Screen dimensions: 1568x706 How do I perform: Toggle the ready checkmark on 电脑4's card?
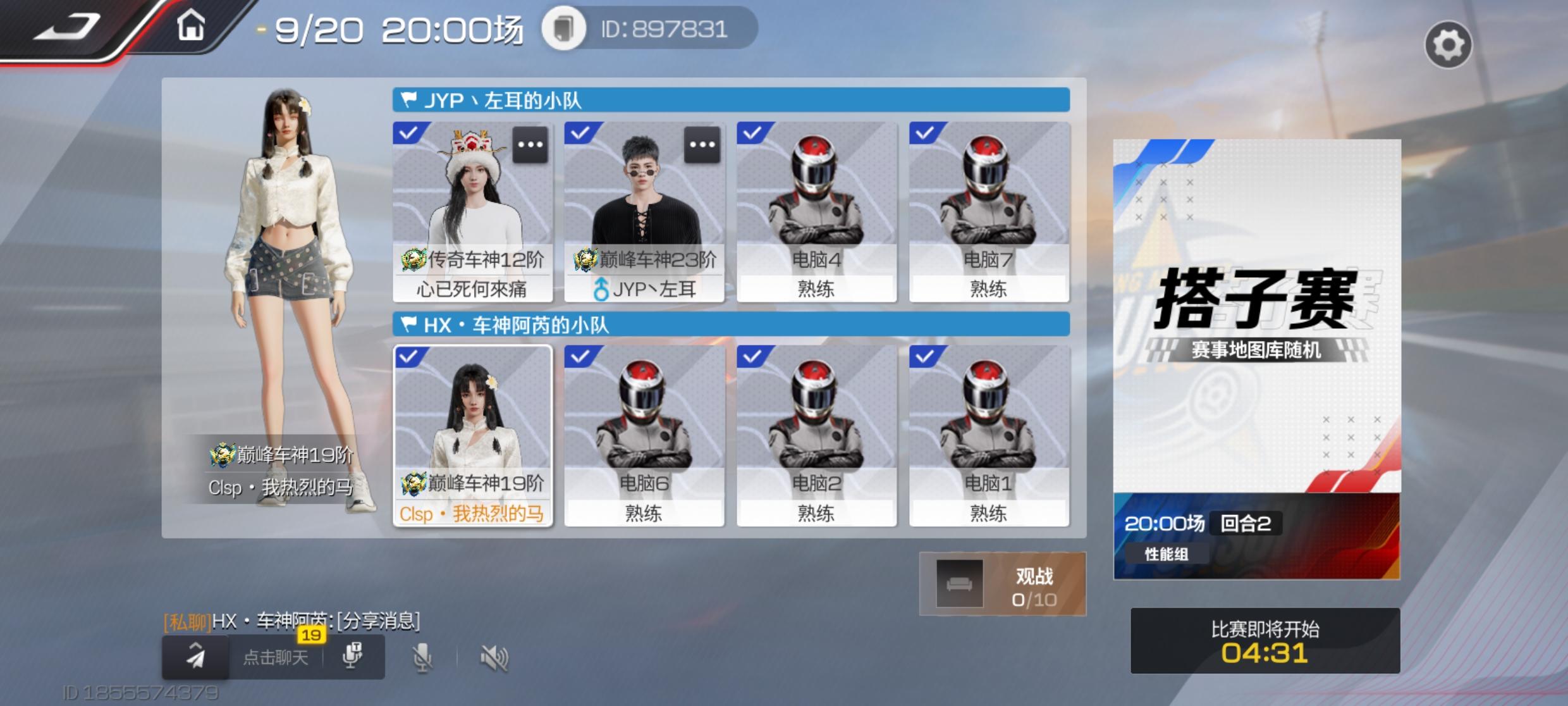[x=752, y=132]
